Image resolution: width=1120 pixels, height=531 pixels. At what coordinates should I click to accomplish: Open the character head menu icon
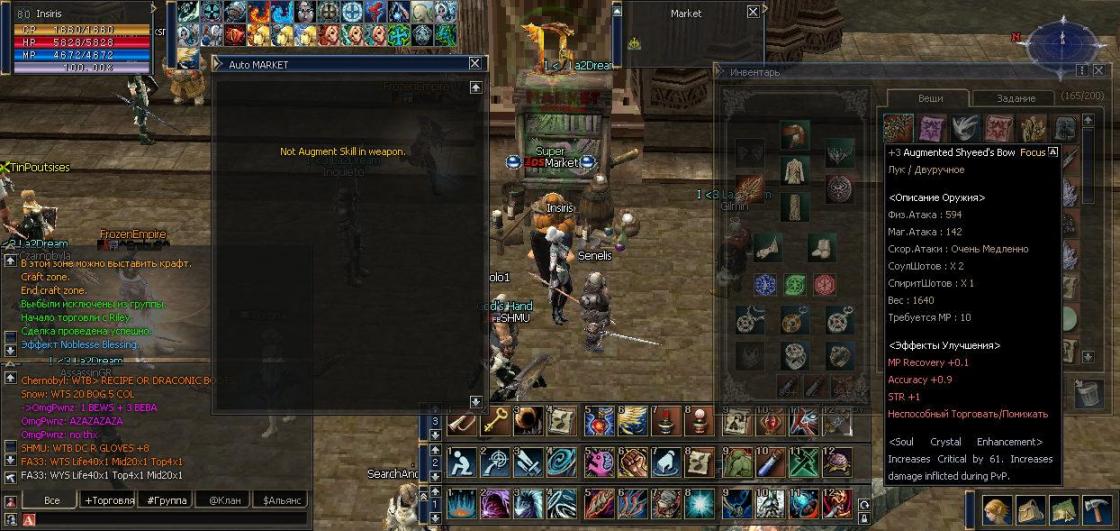point(997,510)
